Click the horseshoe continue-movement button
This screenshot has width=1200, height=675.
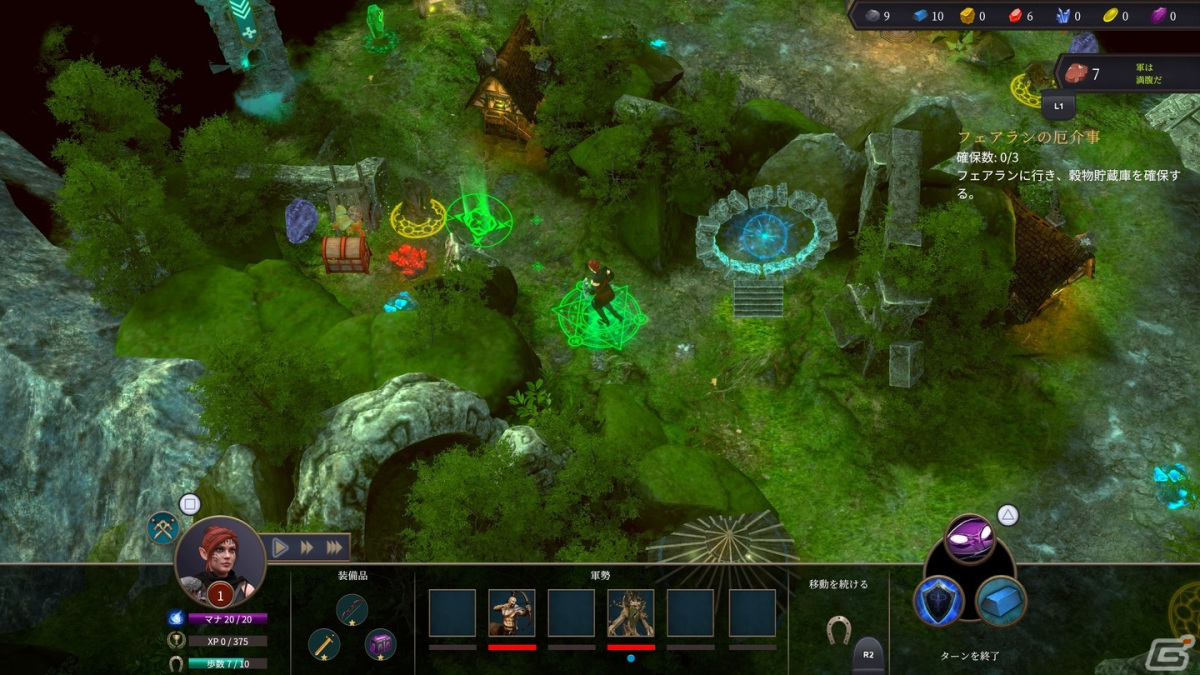(x=838, y=628)
